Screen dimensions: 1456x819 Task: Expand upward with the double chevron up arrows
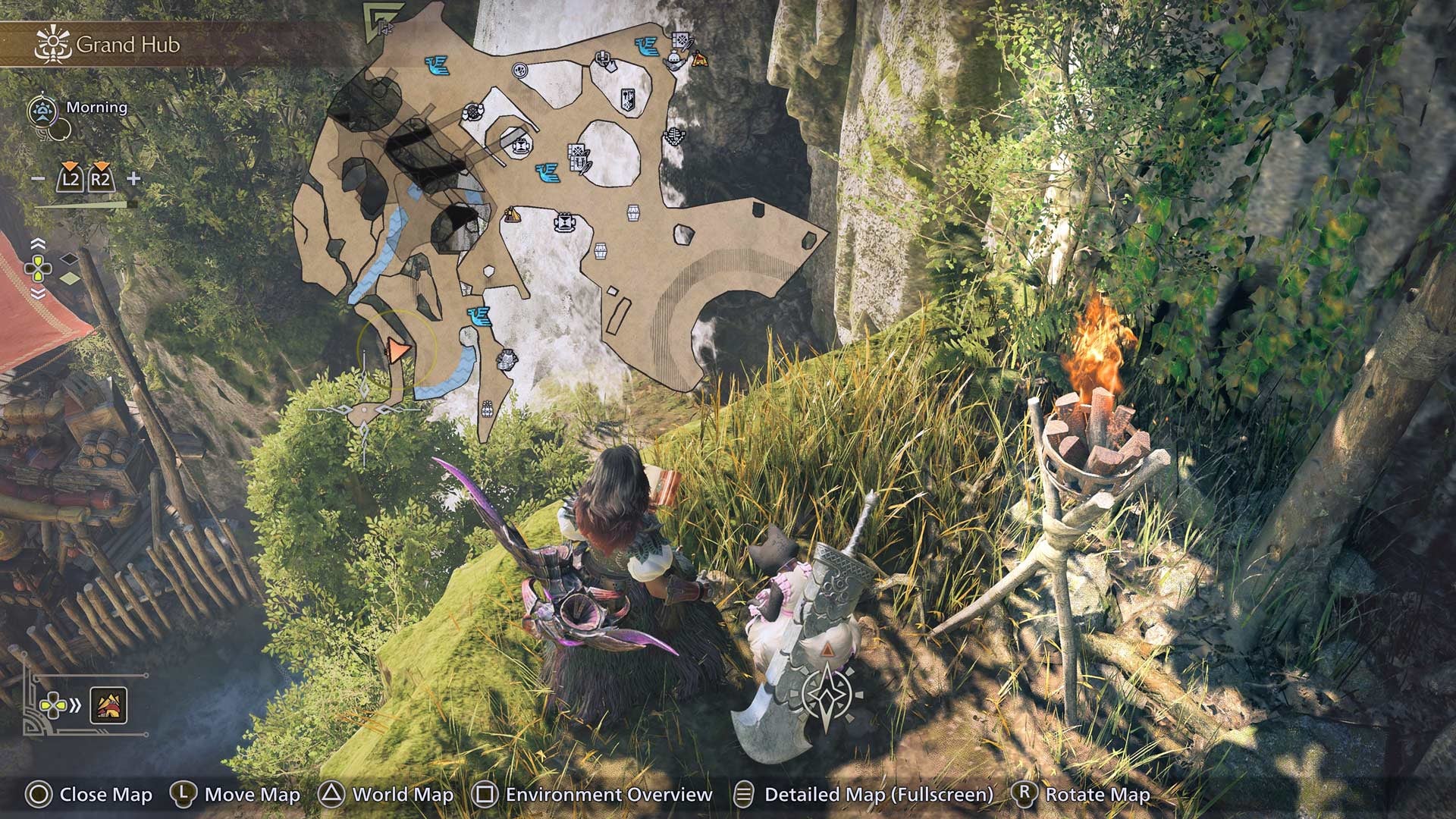38,243
